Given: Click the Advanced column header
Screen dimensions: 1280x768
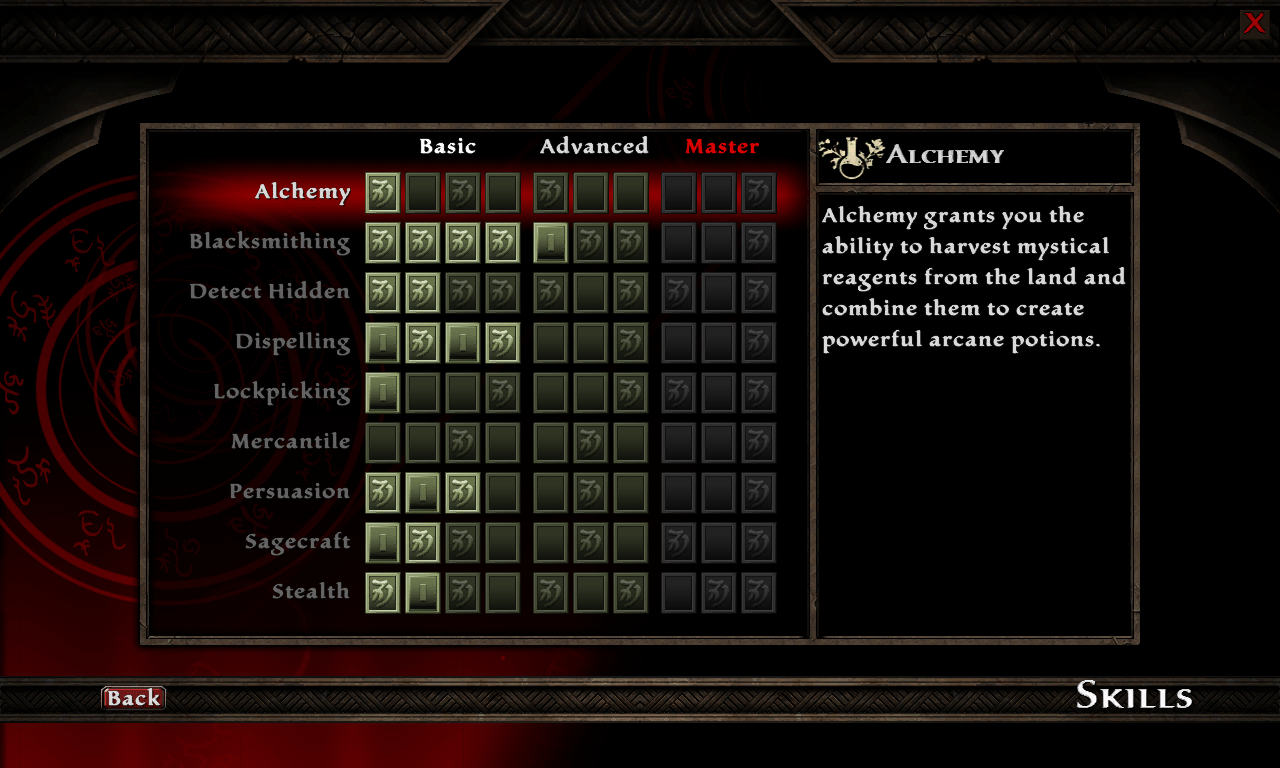Looking at the screenshot, I should click(593, 146).
